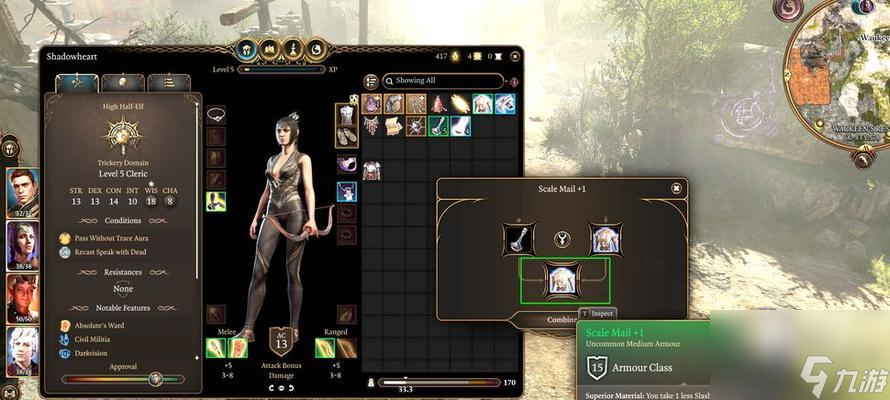
Task: Select the Darkvision notable feature
Action: (90, 353)
